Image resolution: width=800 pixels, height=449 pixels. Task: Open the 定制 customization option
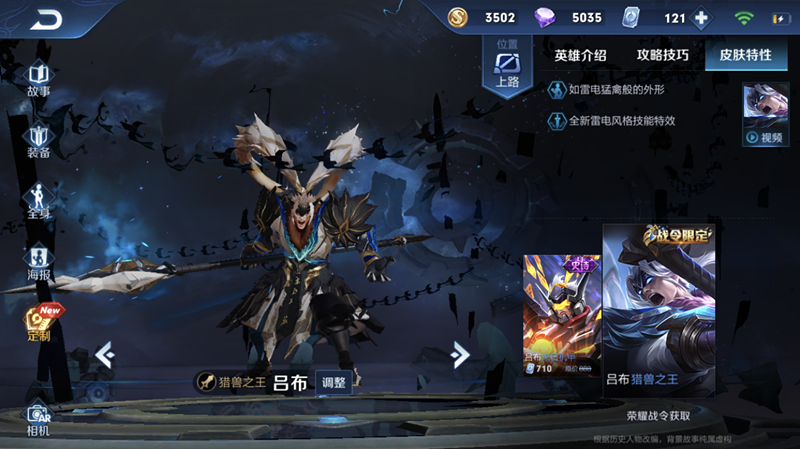38,323
